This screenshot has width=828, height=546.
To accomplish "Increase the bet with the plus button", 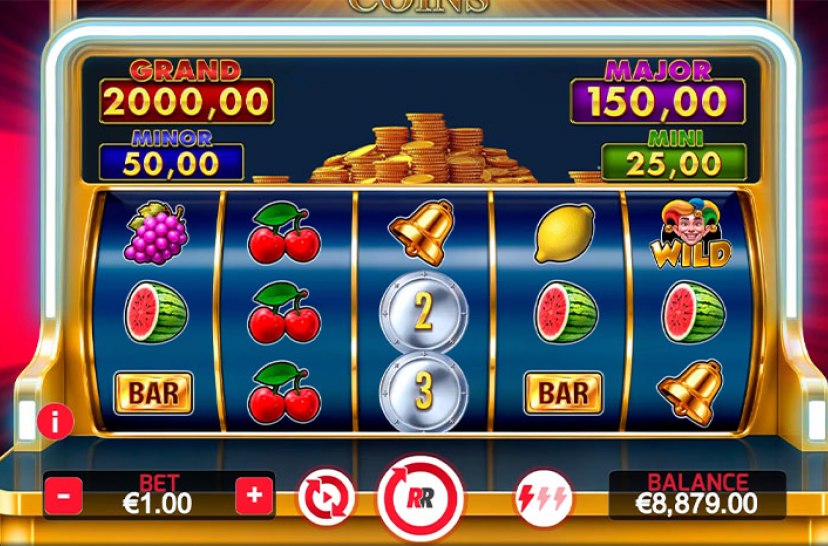I will [254, 495].
